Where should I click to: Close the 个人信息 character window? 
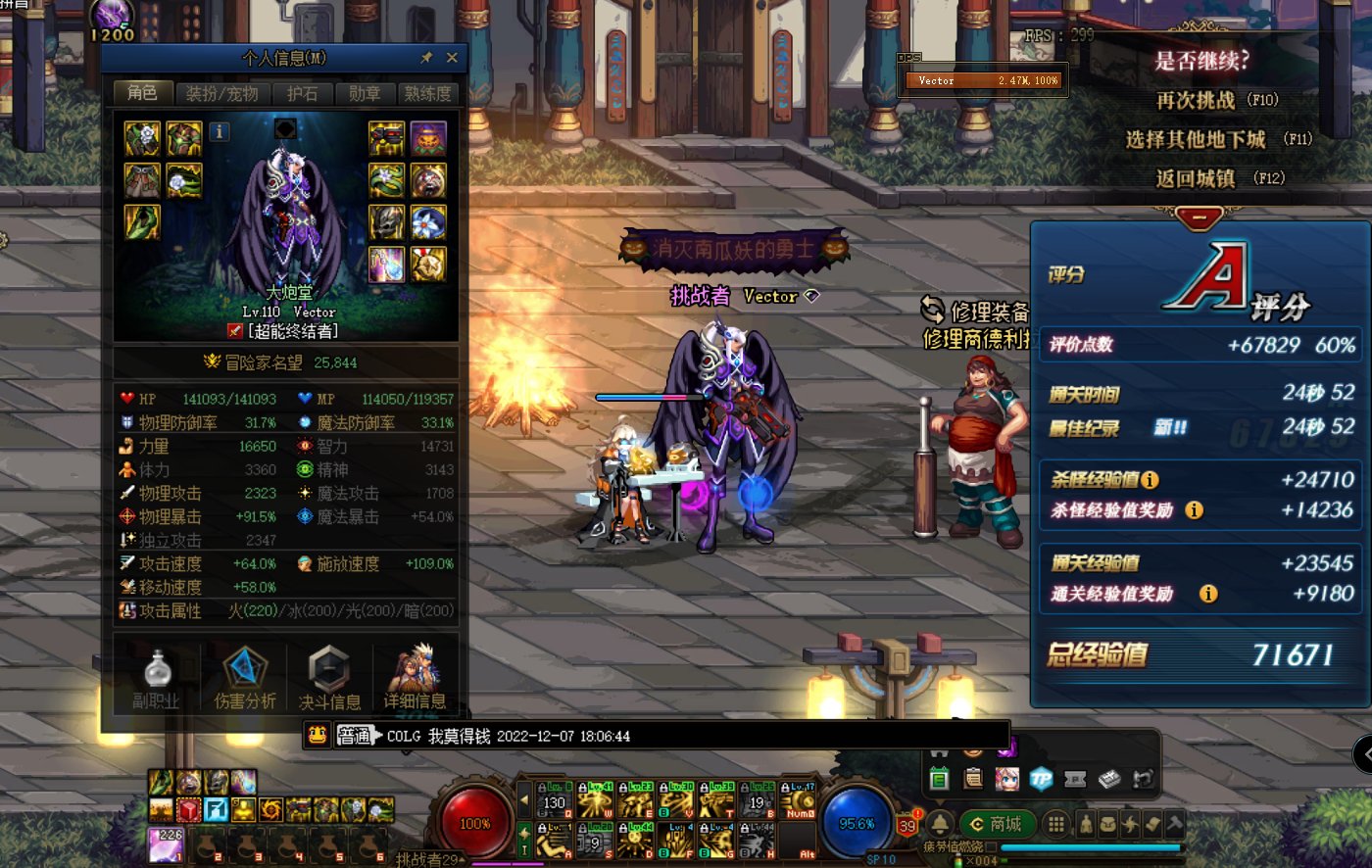point(452,58)
